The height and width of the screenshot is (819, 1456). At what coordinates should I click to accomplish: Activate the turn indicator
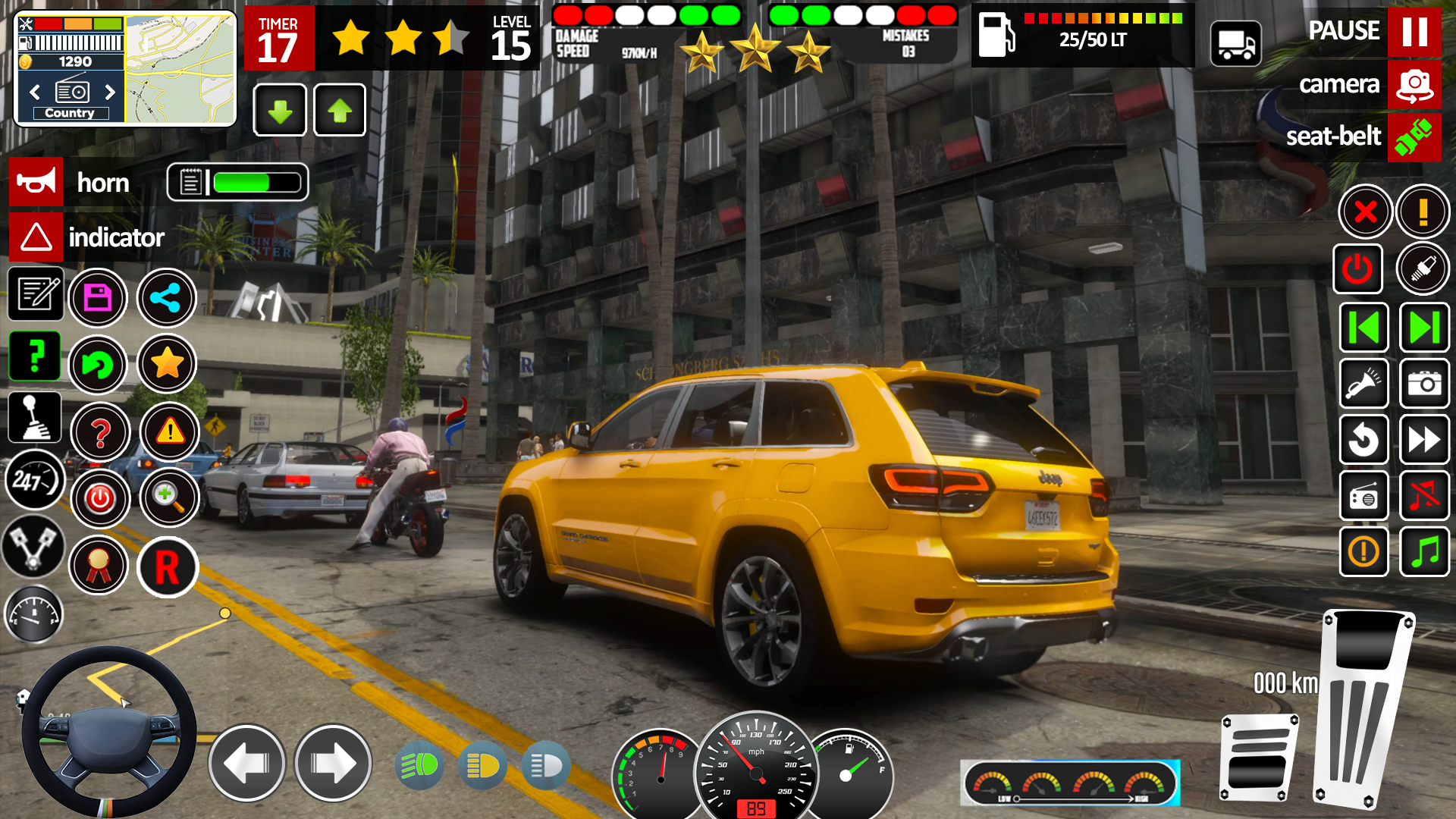[36, 237]
